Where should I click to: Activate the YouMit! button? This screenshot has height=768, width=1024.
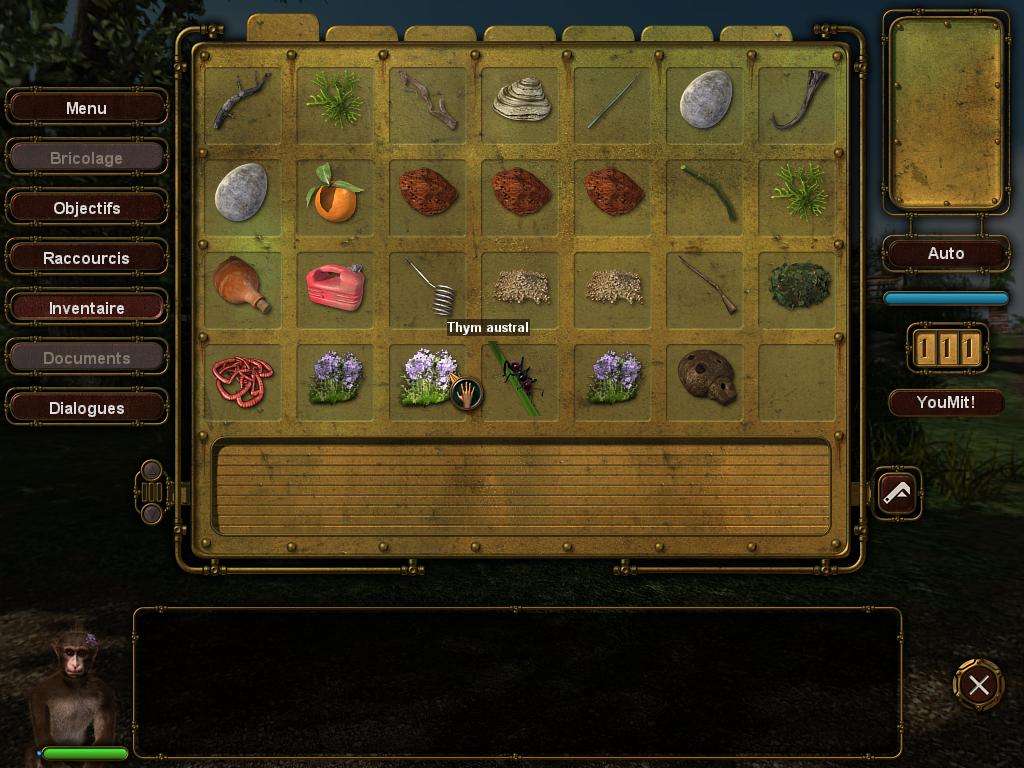pyautogui.click(x=945, y=403)
